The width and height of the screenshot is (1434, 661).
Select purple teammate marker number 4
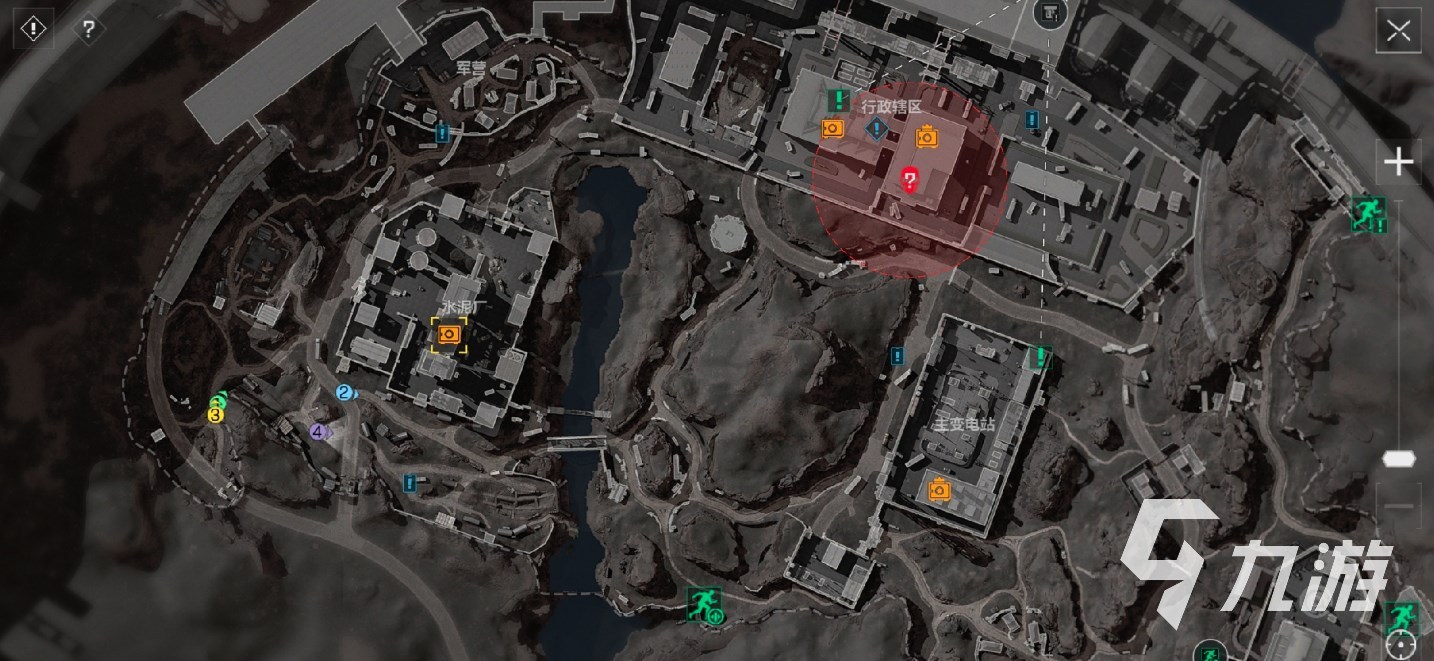point(318,432)
